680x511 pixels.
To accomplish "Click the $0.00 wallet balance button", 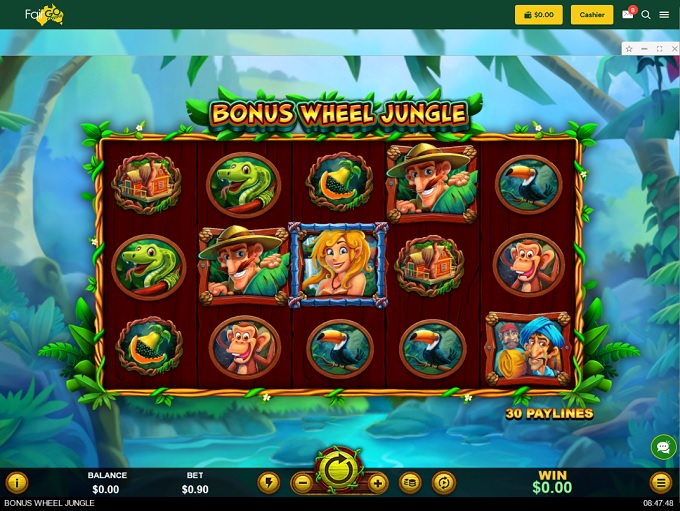I will point(539,15).
